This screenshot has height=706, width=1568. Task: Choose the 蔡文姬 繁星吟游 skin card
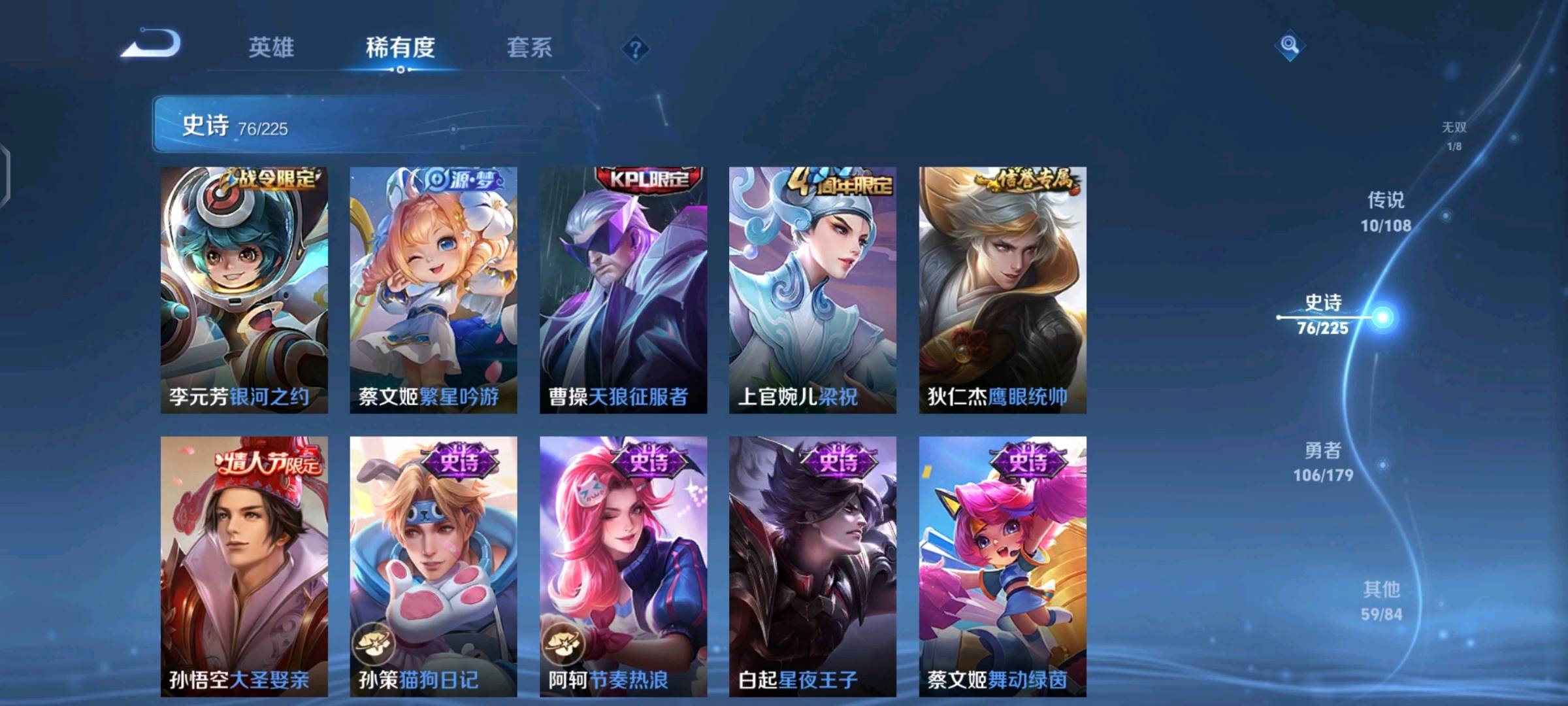(433, 290)
